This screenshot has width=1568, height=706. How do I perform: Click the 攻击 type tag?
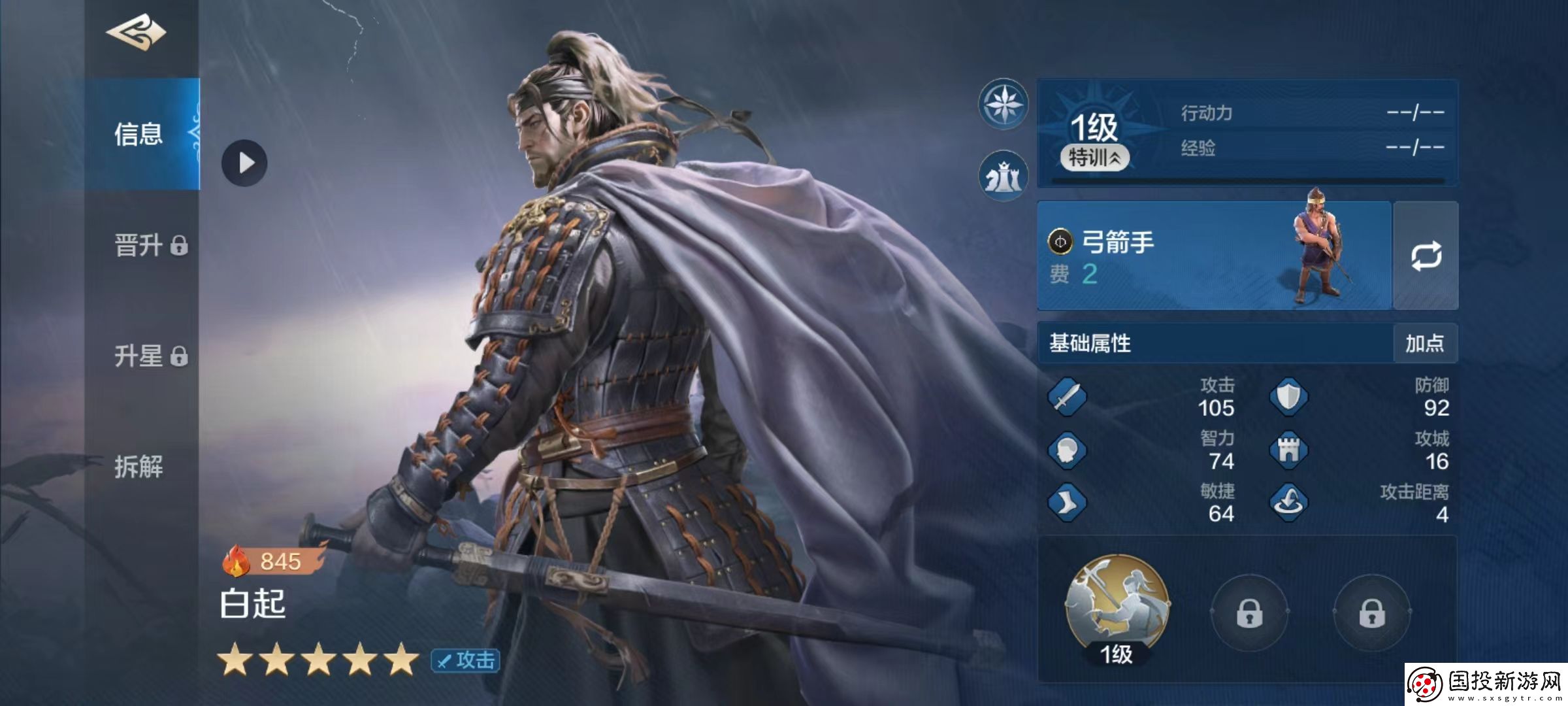(x=466, y=660)
